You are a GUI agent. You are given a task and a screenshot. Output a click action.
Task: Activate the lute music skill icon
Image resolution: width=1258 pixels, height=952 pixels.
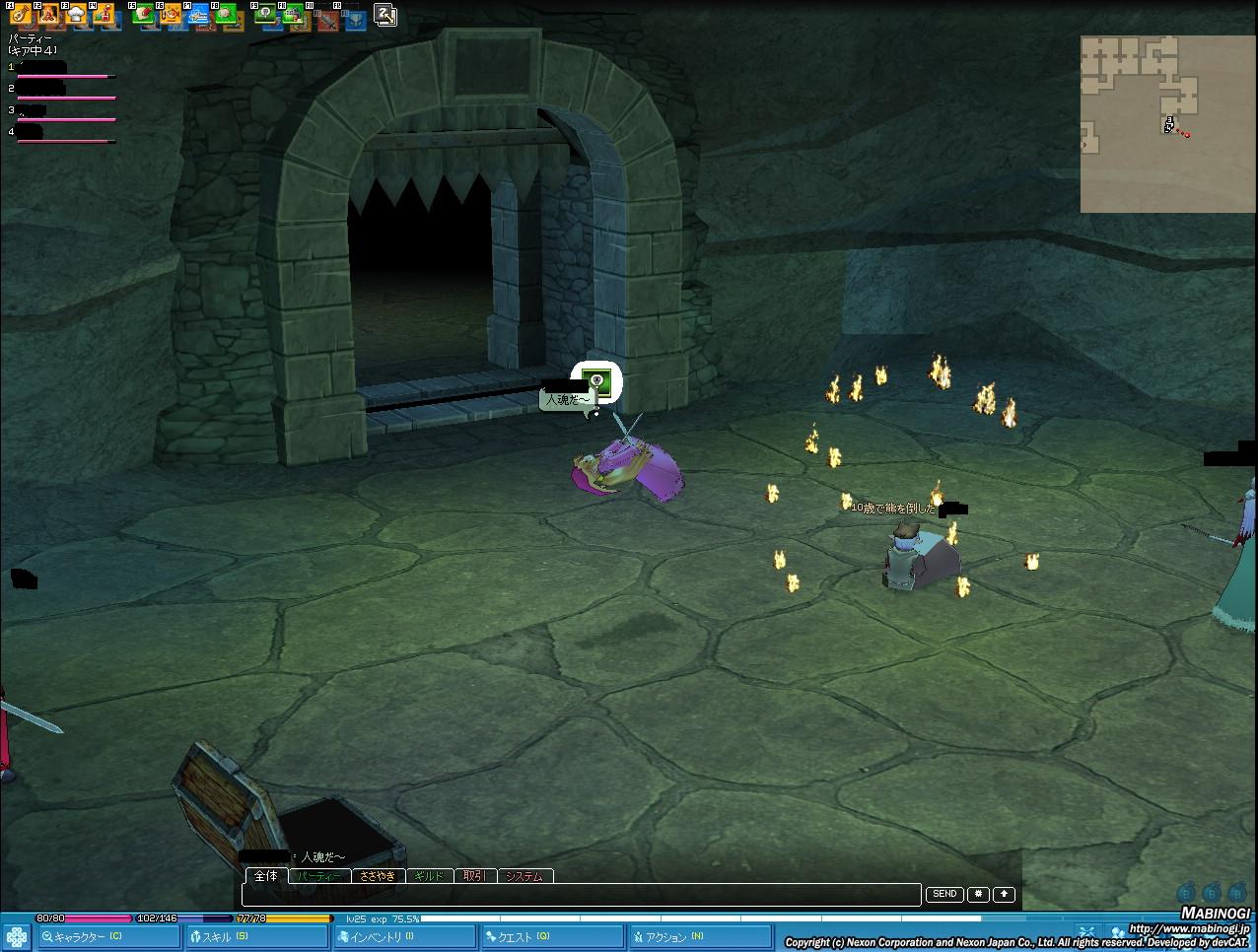pos(21,14)
